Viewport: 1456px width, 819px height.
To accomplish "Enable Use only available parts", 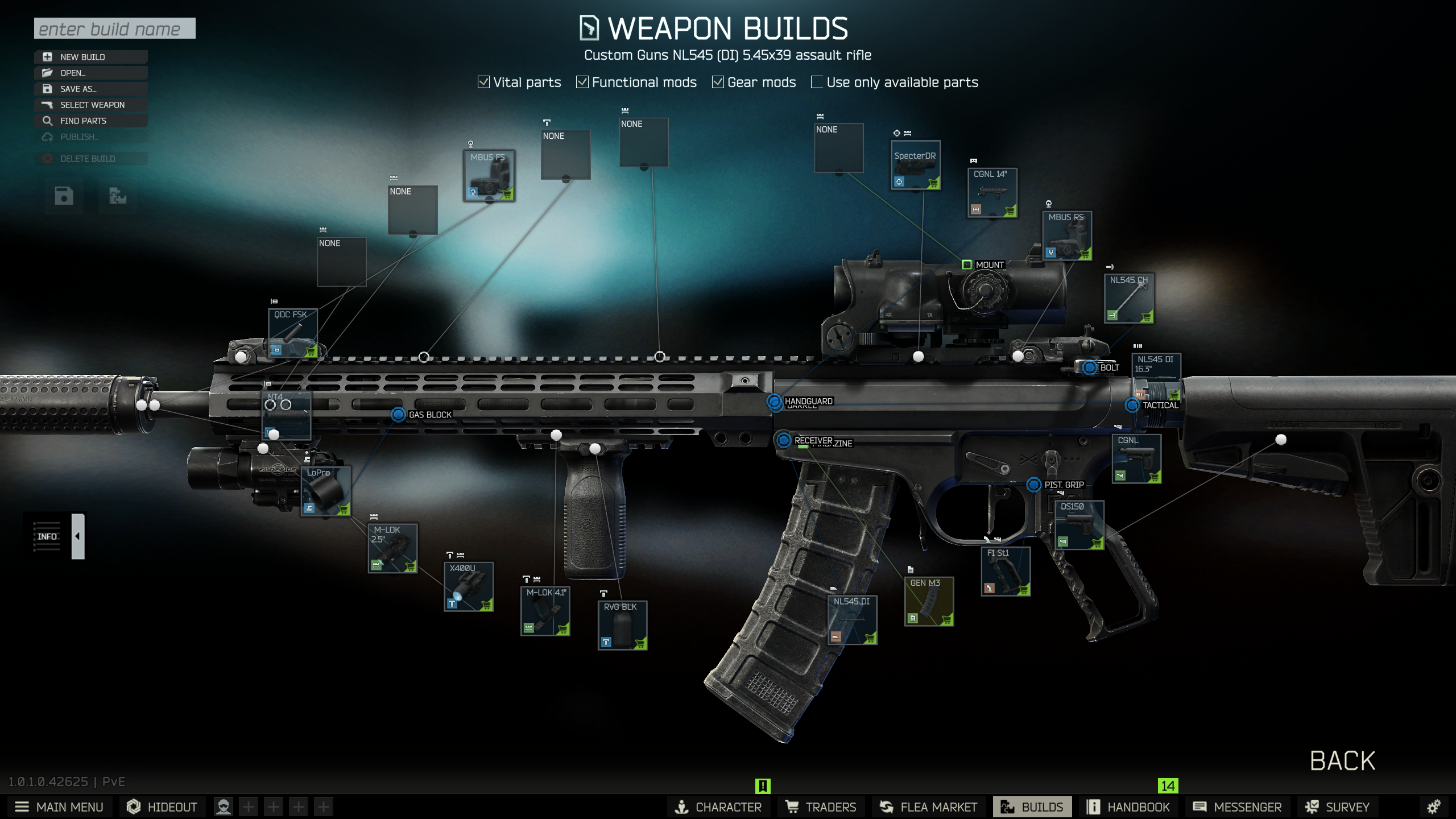I will [817, 82].
